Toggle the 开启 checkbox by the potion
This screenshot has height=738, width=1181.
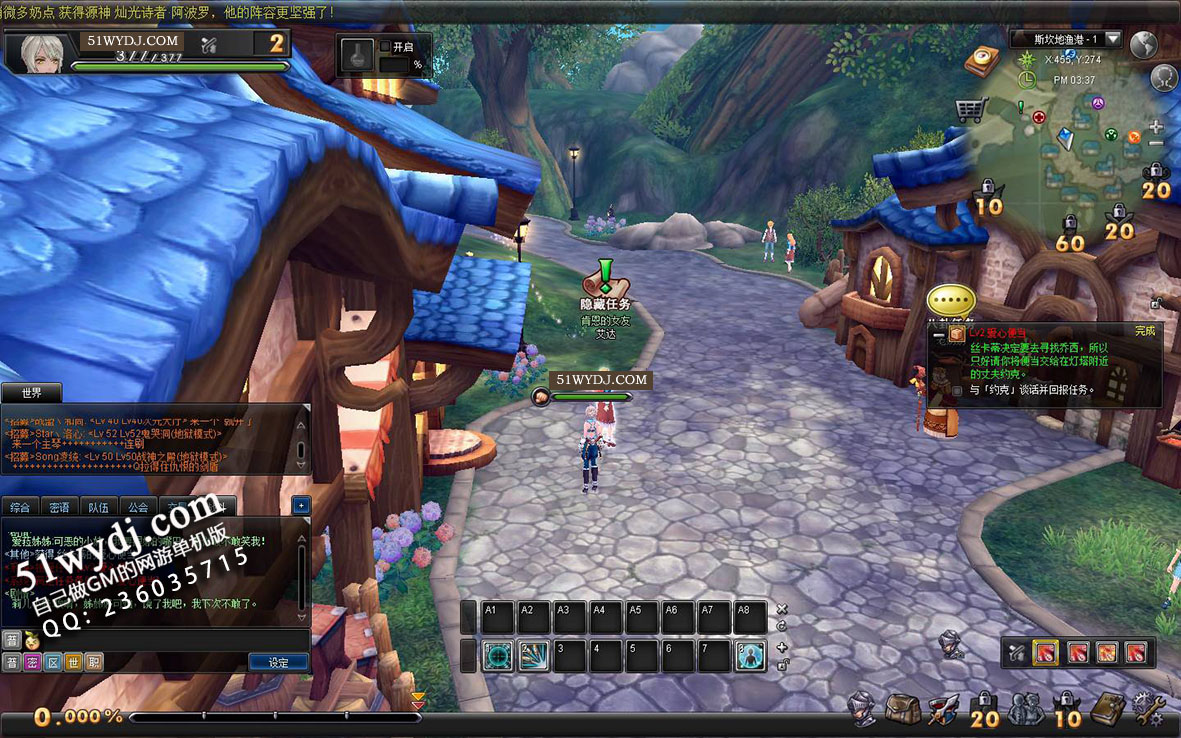tap(385, 46)
